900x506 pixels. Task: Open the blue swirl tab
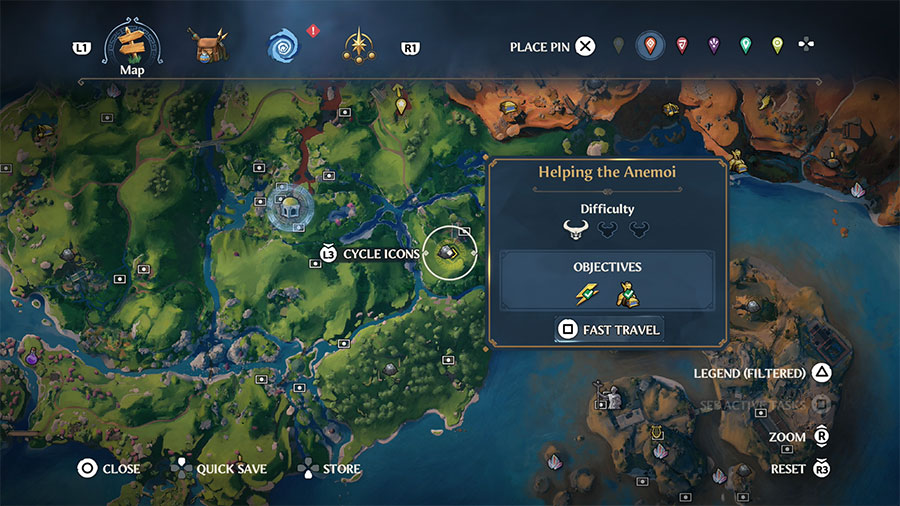(x=283, y=45)
